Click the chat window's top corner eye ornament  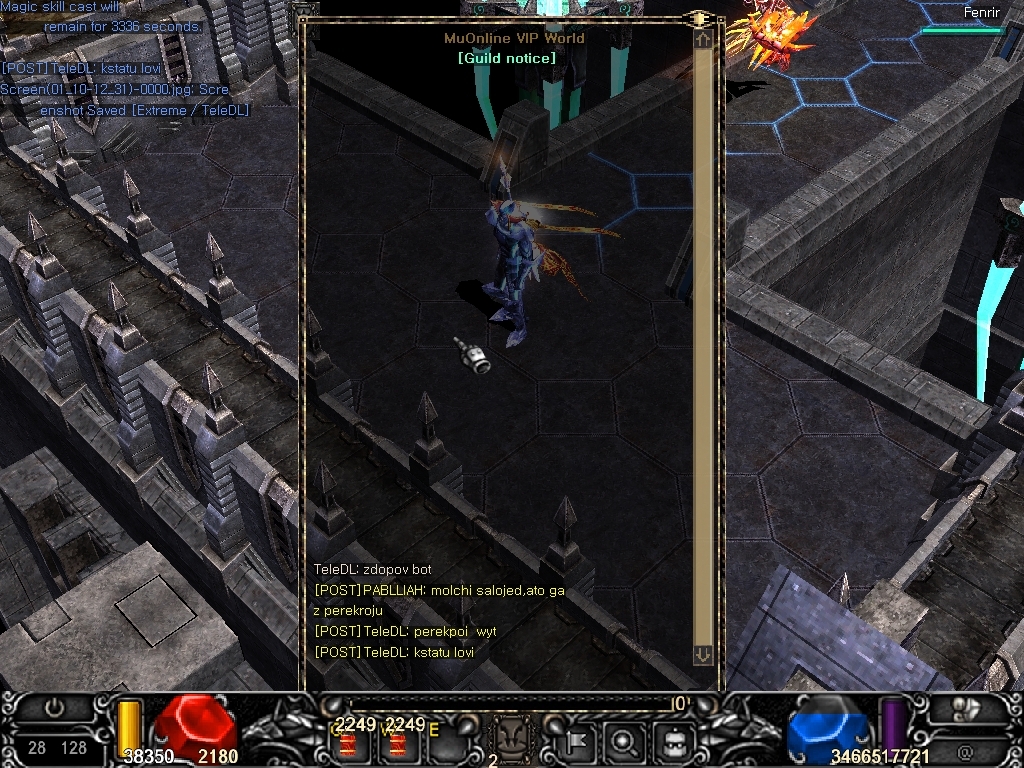point(699,18)
